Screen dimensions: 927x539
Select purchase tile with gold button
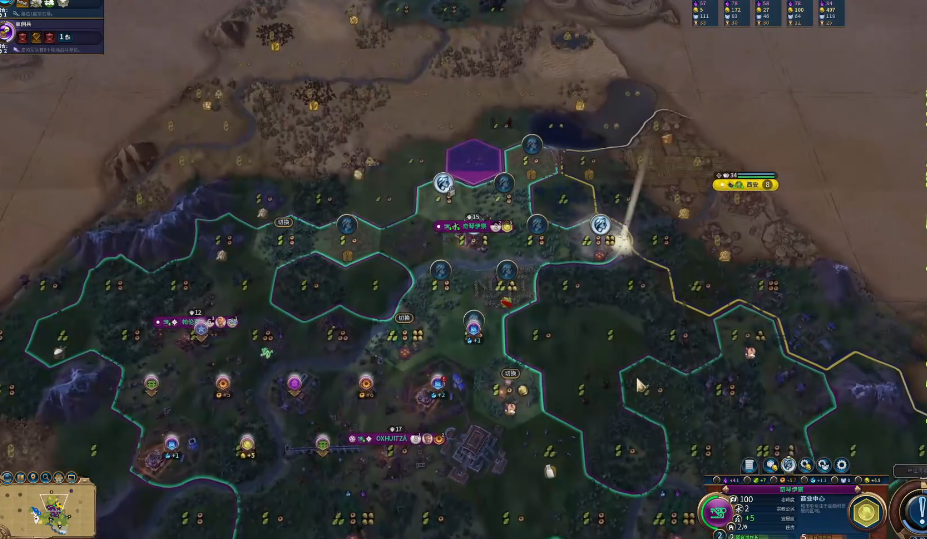[x=771, y=465]
